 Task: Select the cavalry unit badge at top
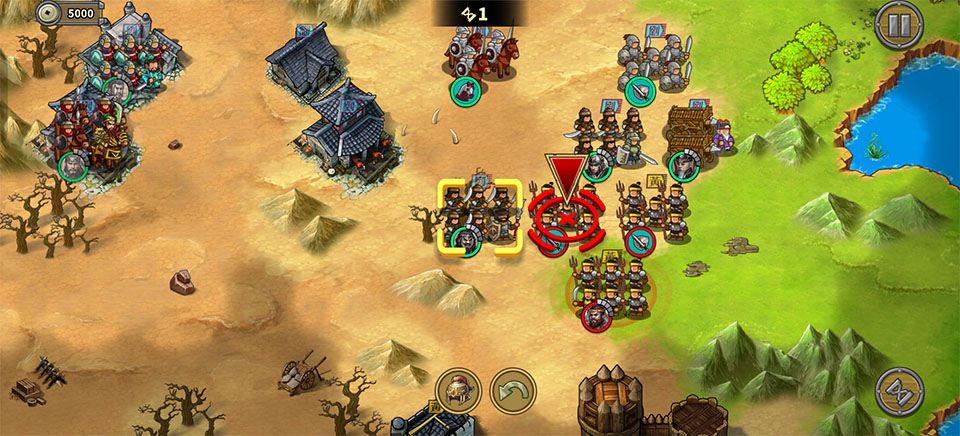466,91
